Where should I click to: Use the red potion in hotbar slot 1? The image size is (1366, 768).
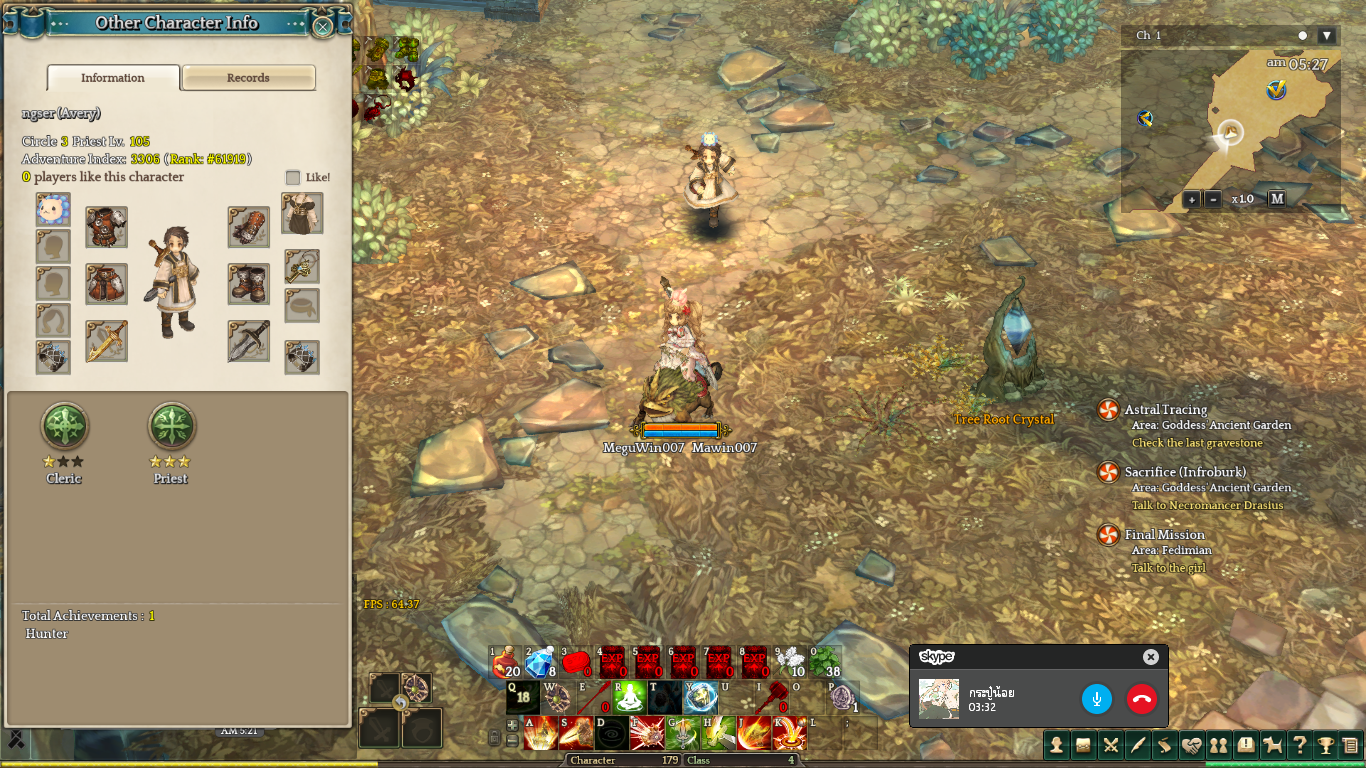506,662
